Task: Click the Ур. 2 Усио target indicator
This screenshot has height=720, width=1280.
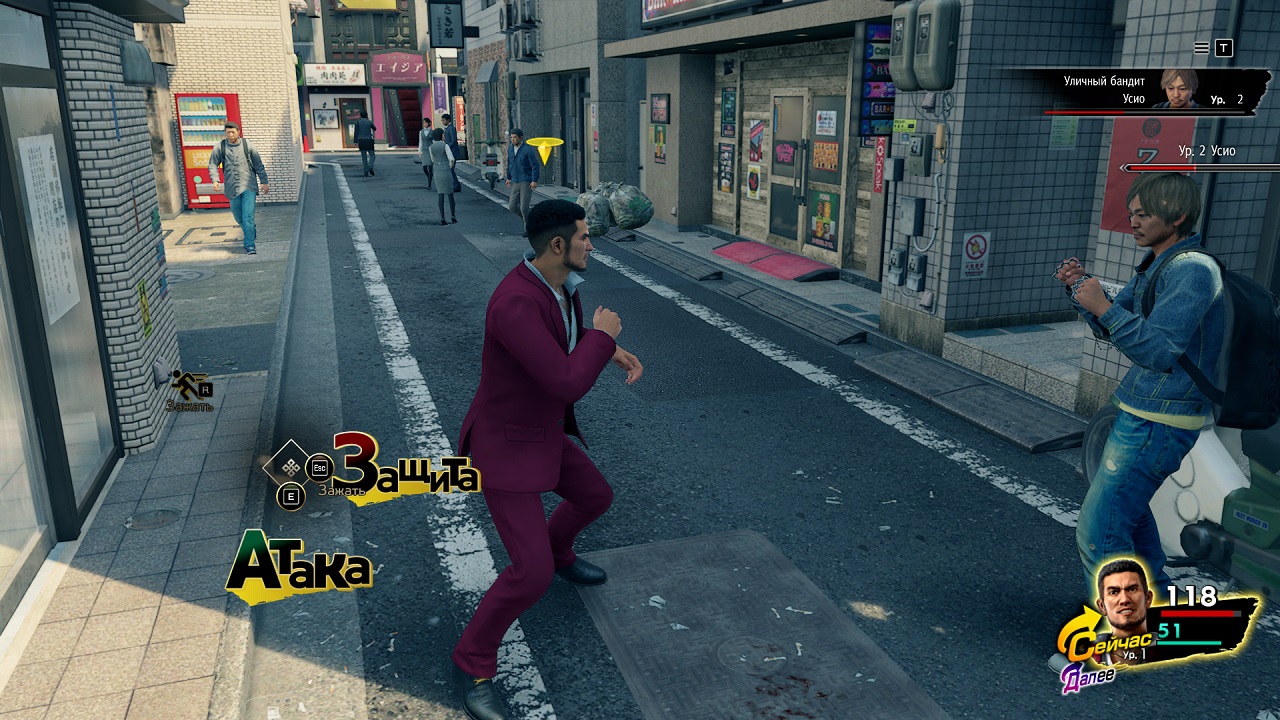Action: pyautogui.click(x=1207, y=150)
